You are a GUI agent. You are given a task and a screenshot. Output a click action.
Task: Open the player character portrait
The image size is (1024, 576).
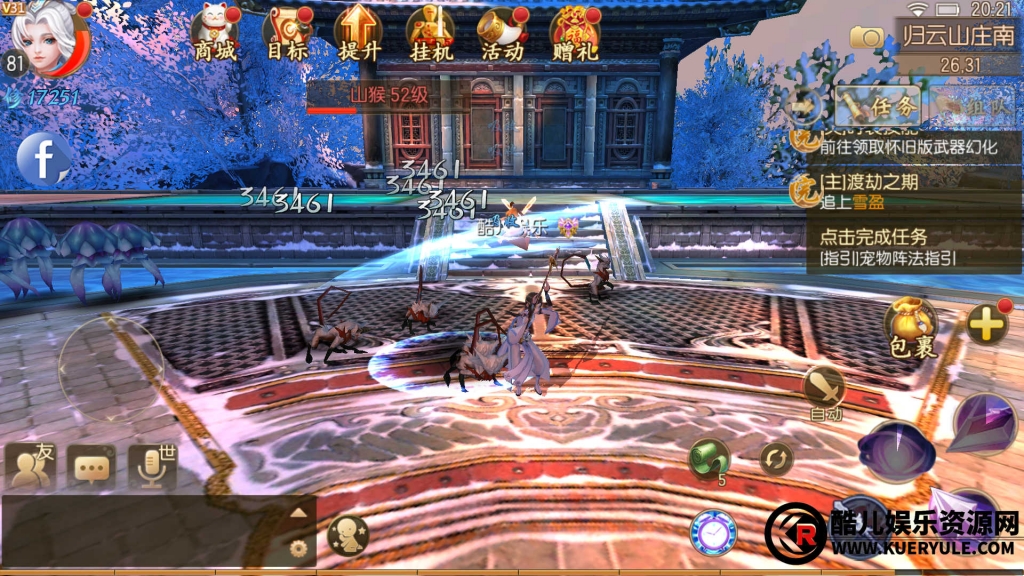pyautogui.click(x=48, y=38)
